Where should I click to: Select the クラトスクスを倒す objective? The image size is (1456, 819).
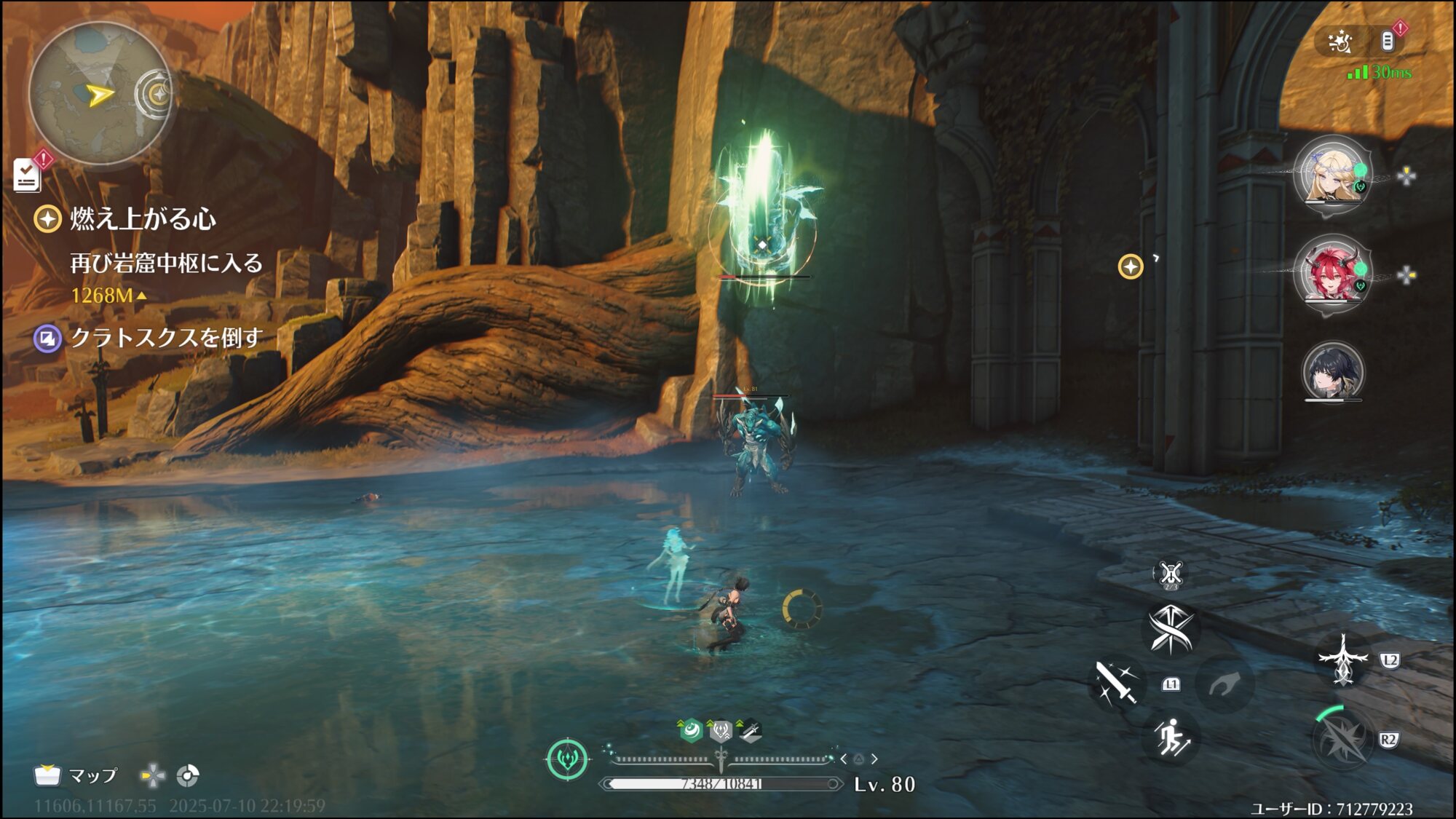(166, 338)
